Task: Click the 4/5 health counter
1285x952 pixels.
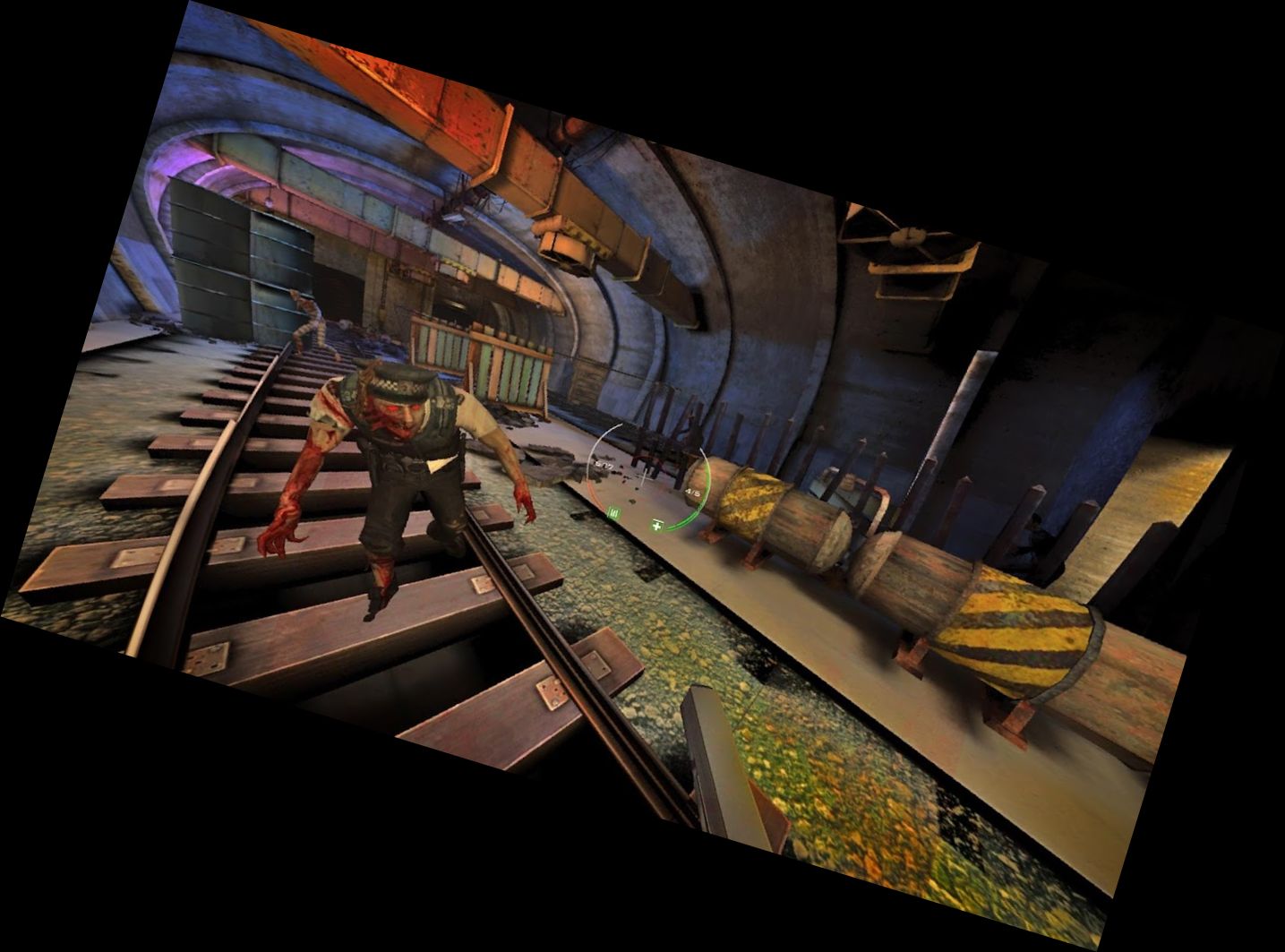Action: [693, 492]
